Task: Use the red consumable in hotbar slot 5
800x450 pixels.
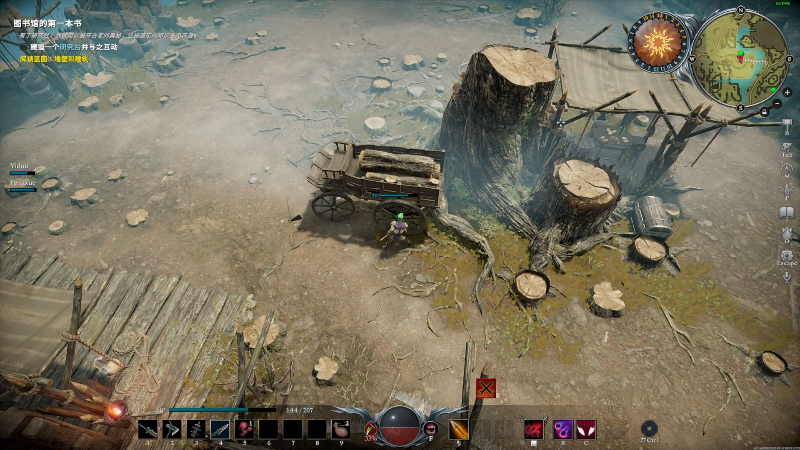Action: (244, 430)
